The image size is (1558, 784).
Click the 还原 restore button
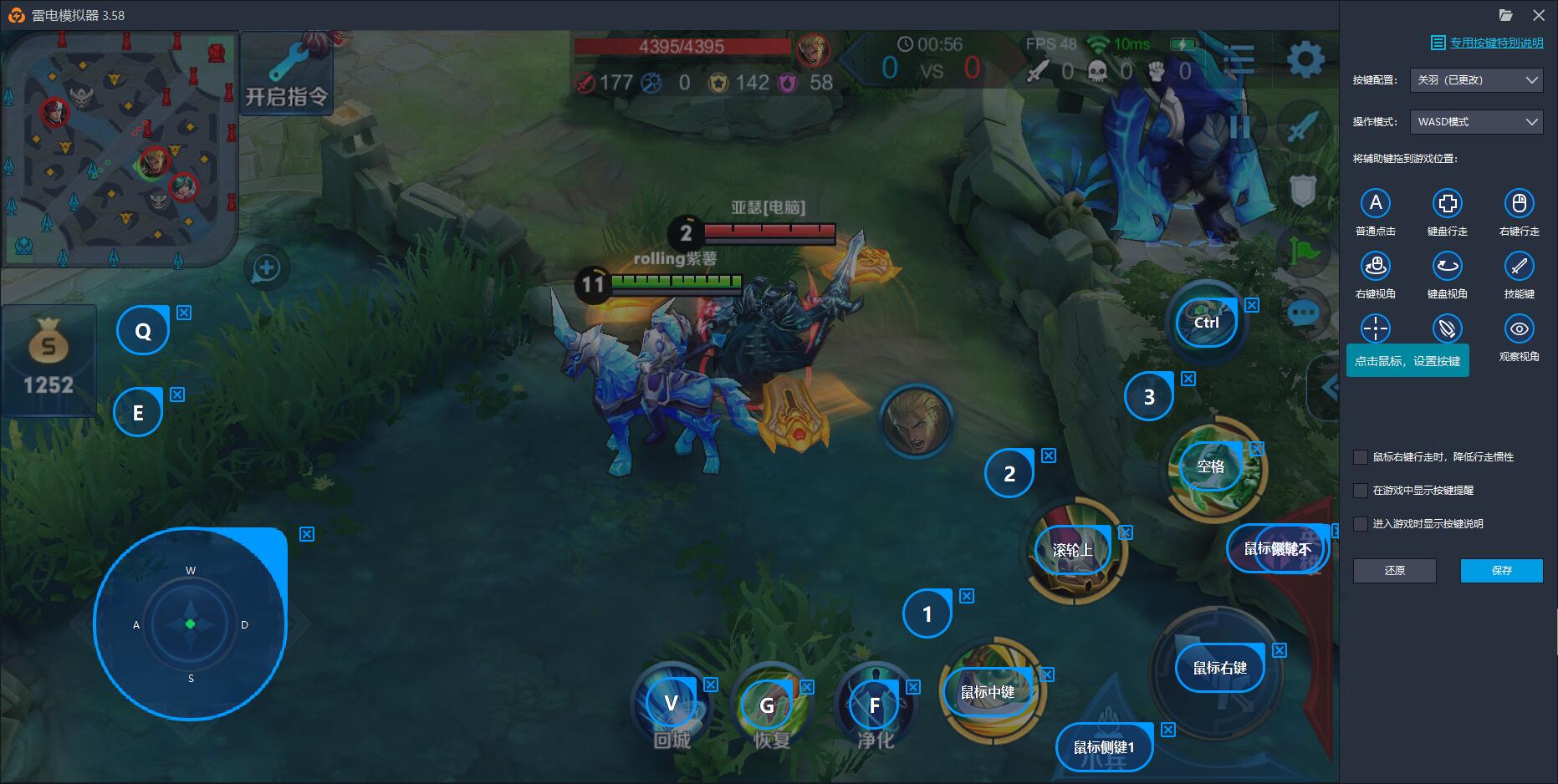tap(1395, 571)
